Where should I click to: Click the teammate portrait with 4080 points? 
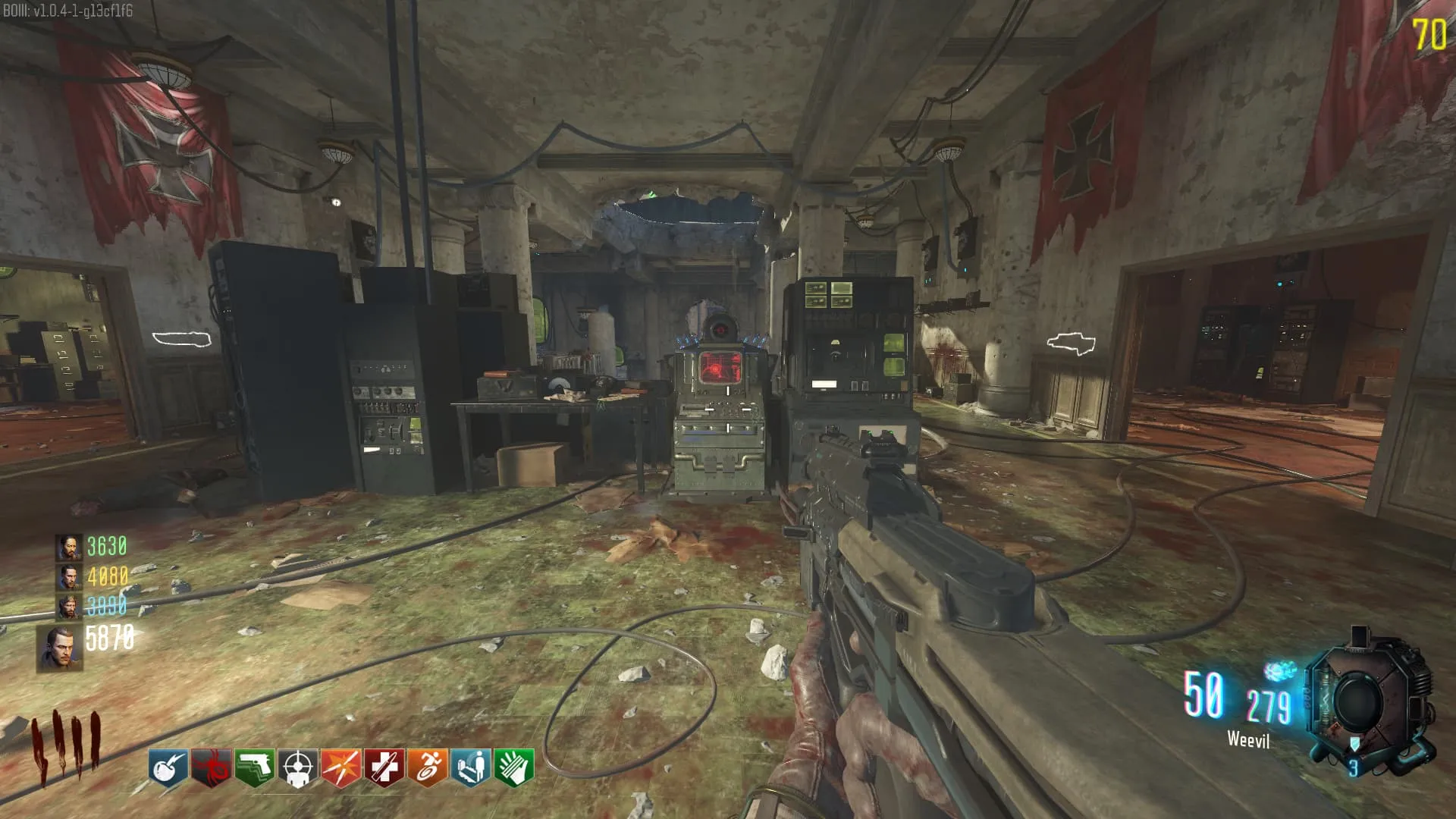coord(69,577)
